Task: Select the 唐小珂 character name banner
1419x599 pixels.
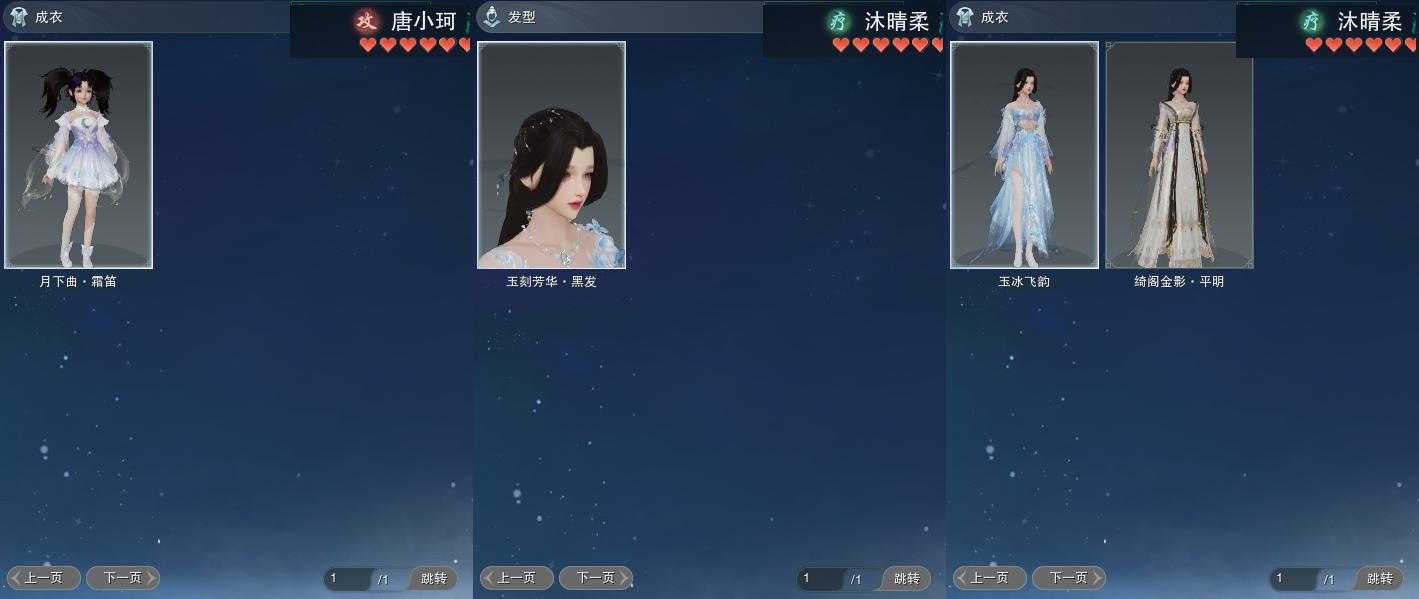Action: (415, 22)
